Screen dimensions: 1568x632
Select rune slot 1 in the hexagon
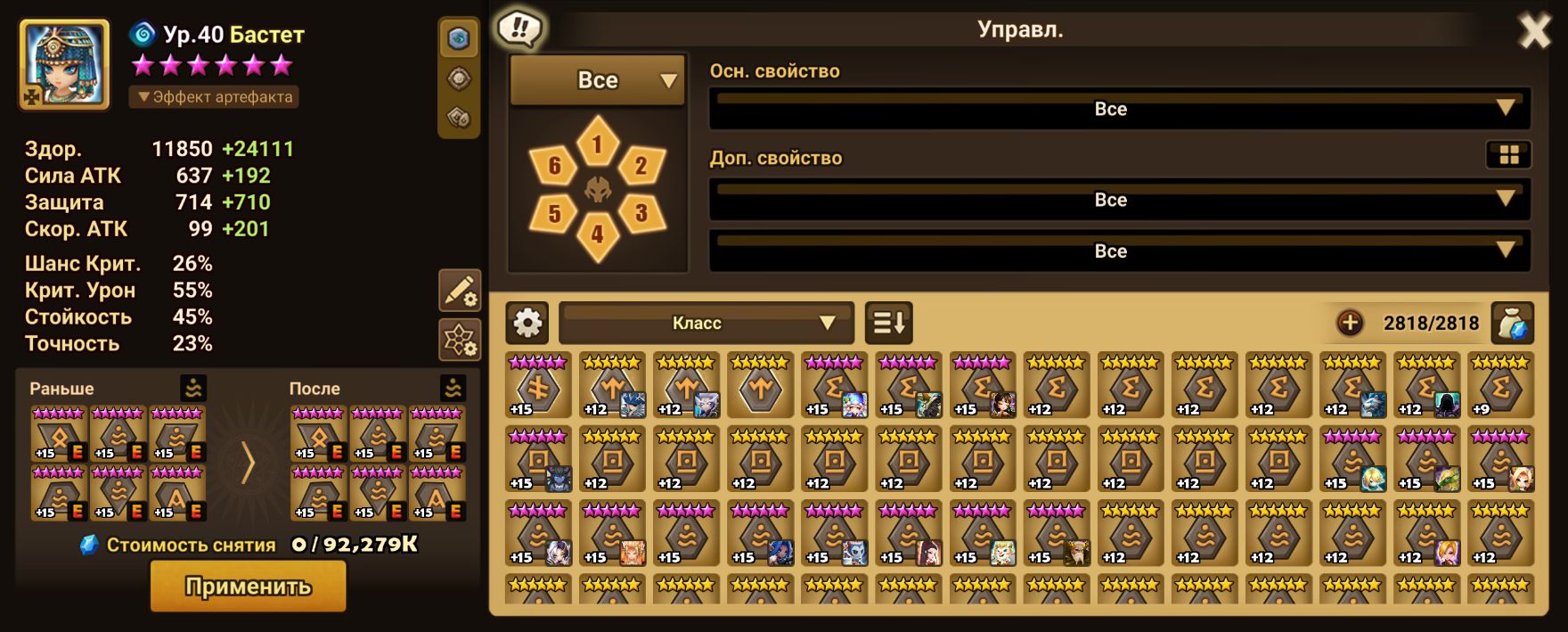pyautogui.click(x=597, y=144)
